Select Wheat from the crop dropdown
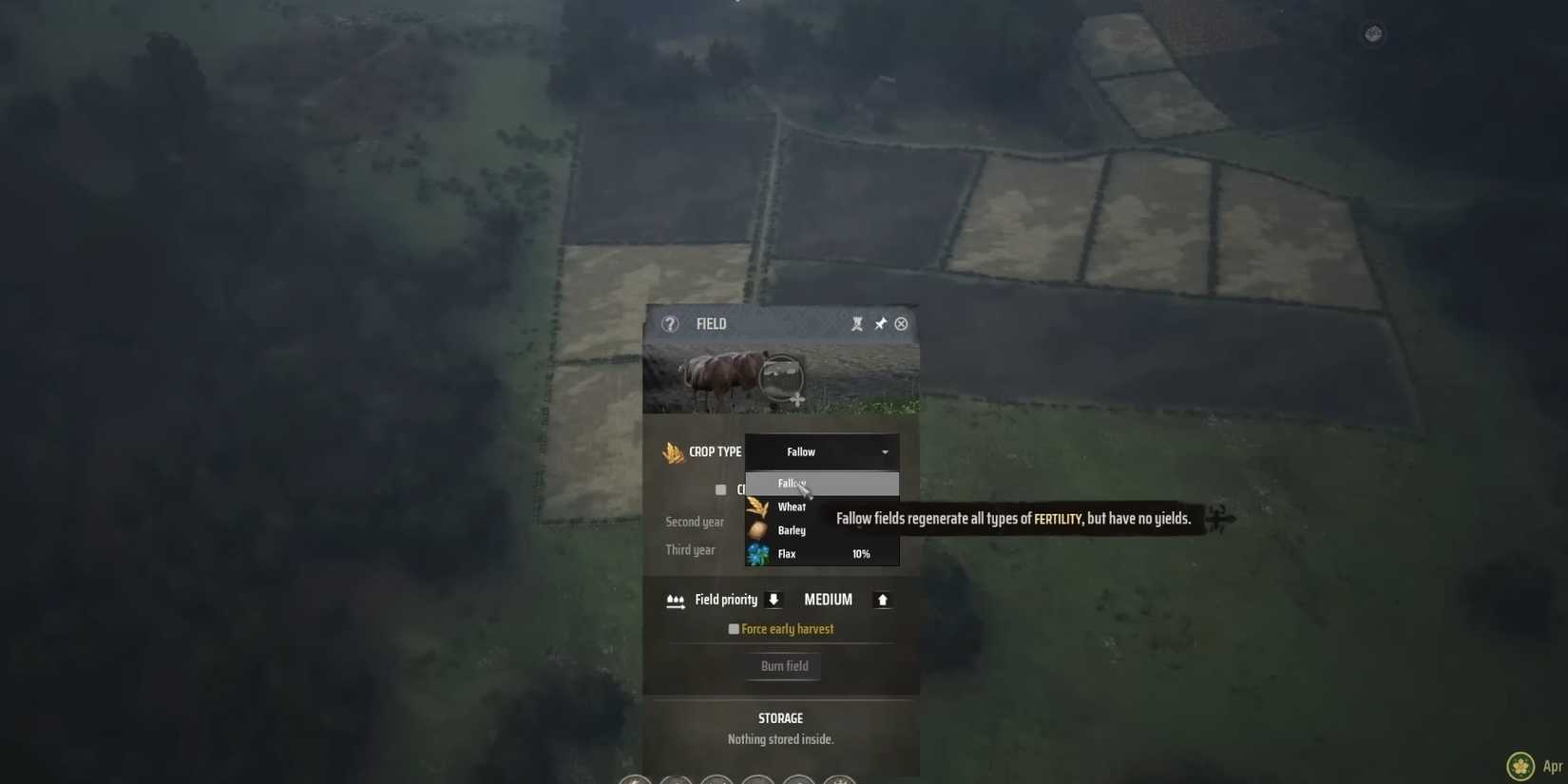The width and height of the screenshot is (1568, 784). tap(792, 507)
